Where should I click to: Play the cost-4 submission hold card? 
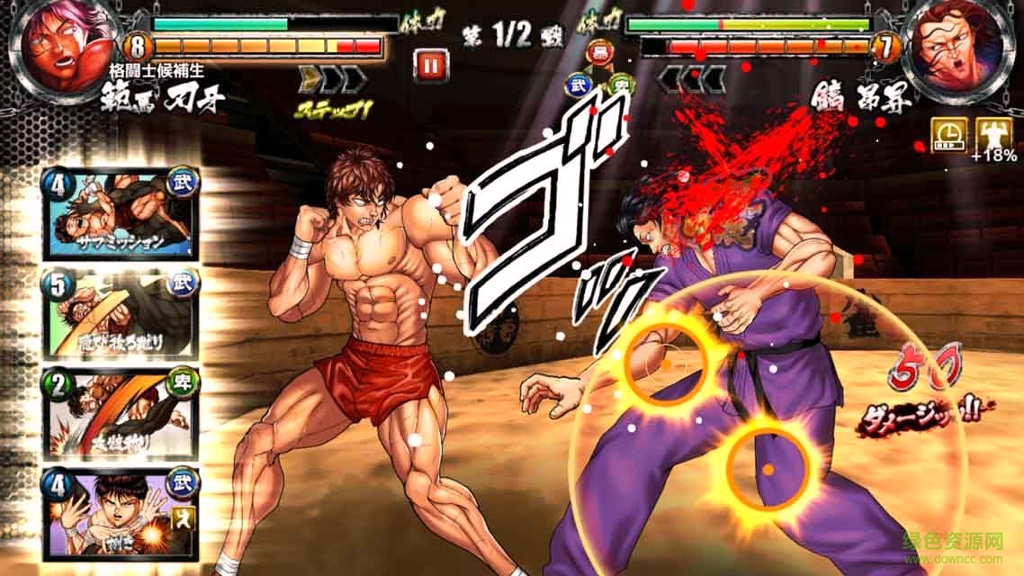pos(120,216)
